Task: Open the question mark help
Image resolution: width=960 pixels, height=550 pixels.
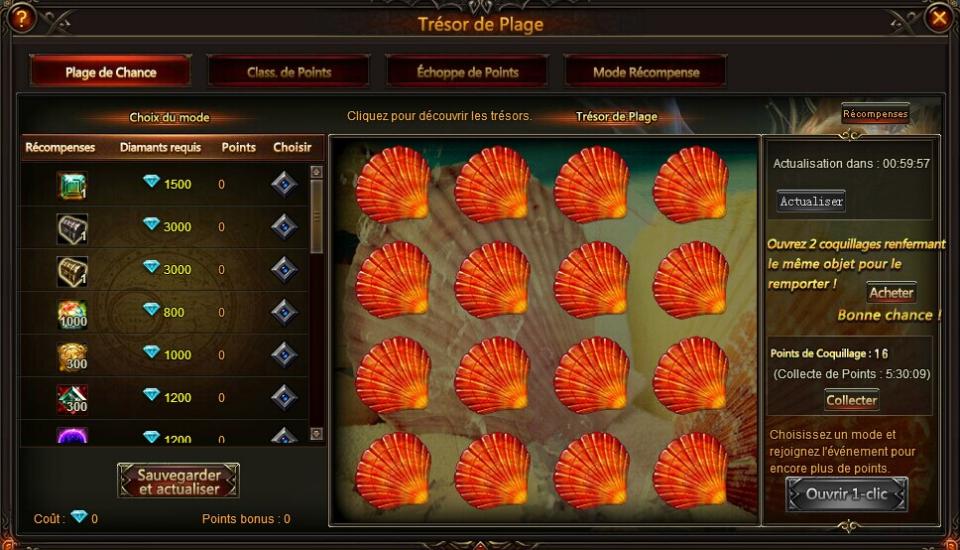Action: [x=21, y=18]
